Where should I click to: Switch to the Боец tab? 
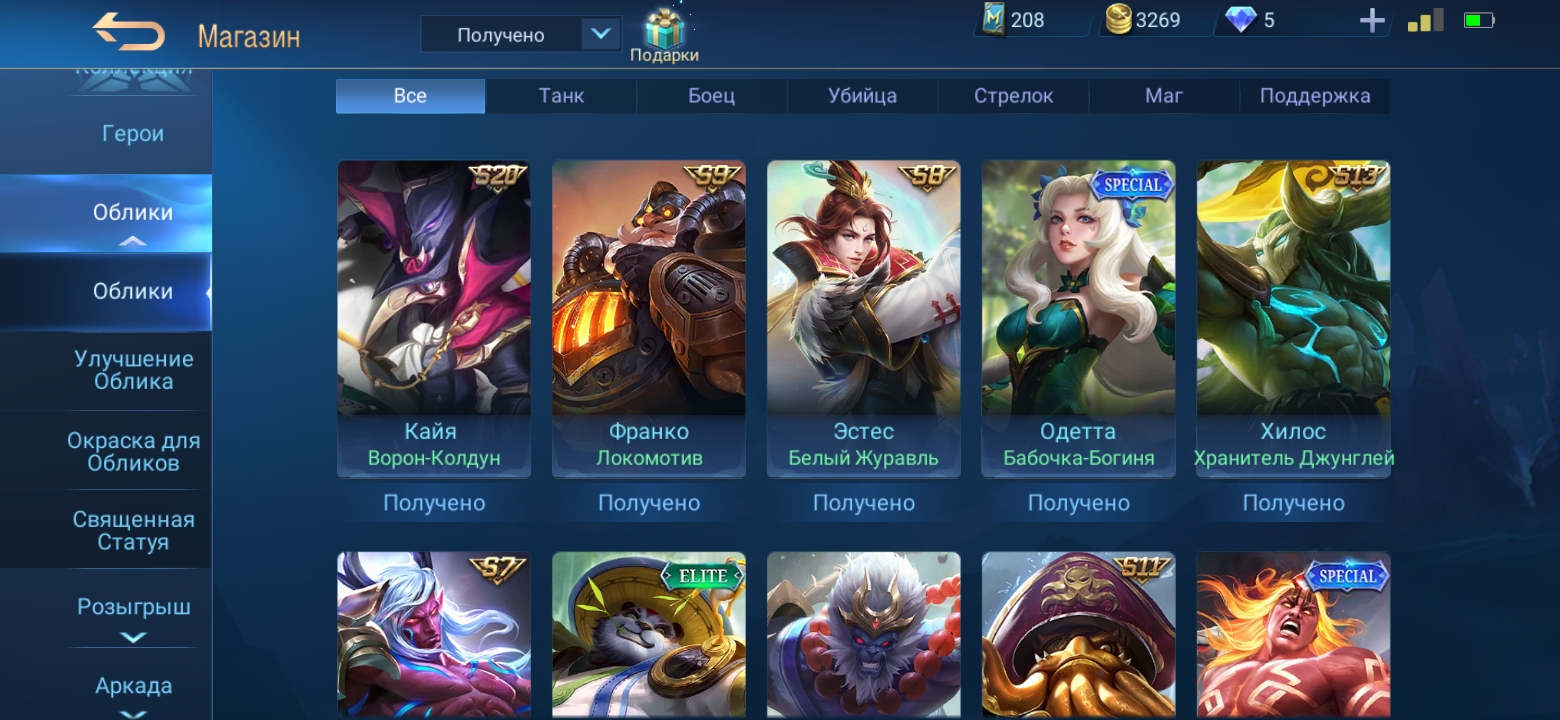[x=711, y=96]
